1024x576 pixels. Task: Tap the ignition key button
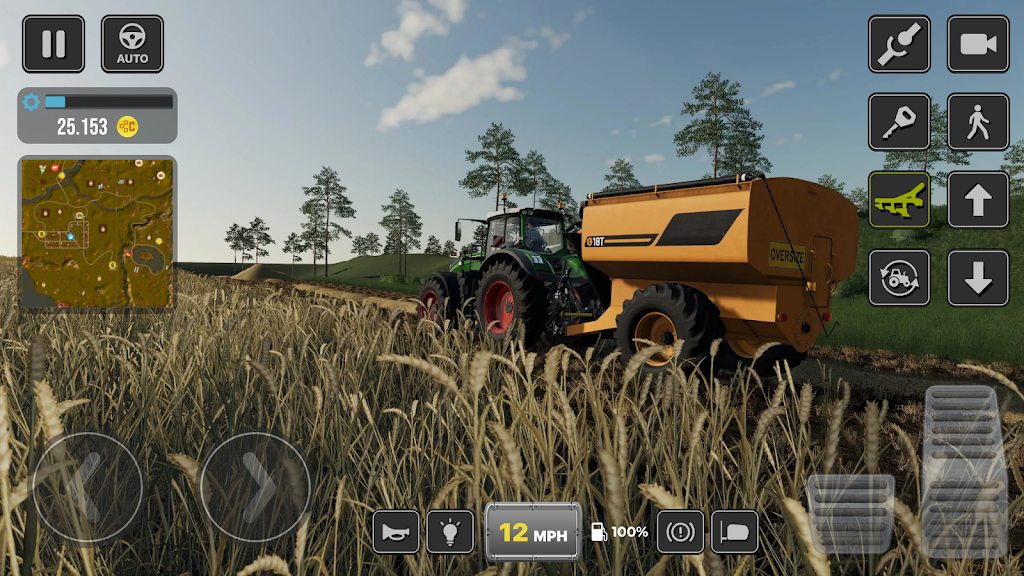899,122
